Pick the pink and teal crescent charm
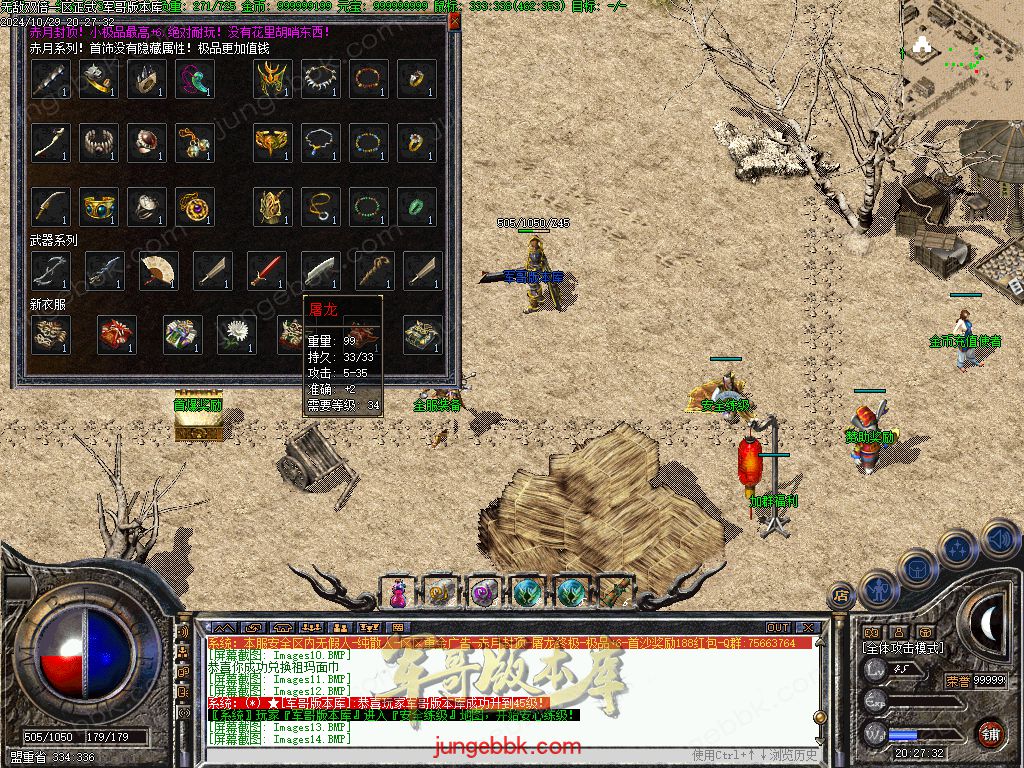The width and height of the screenshot is (1024, 768). tap(194, 79)
